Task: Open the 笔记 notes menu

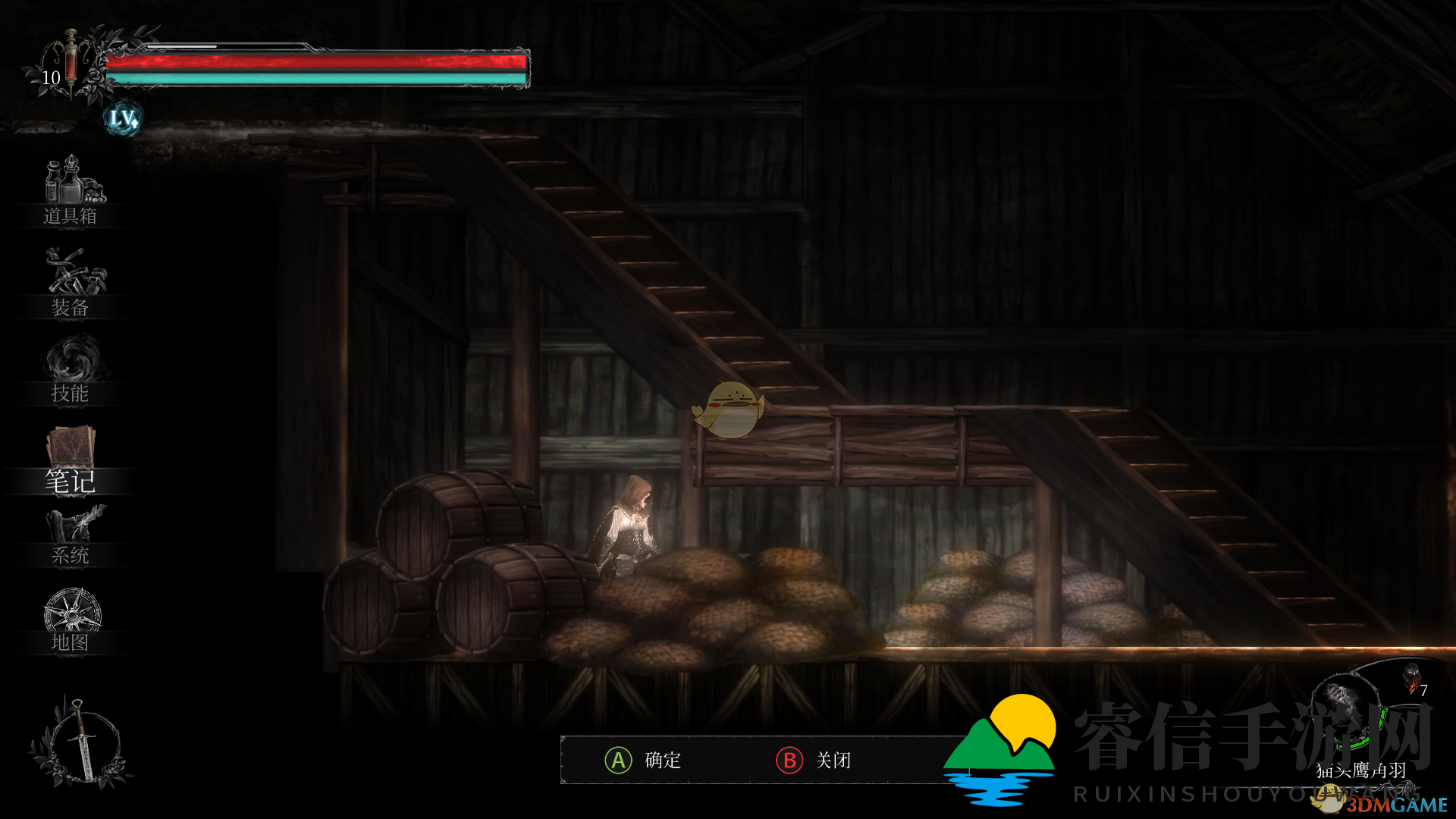Action: (71, 460)
